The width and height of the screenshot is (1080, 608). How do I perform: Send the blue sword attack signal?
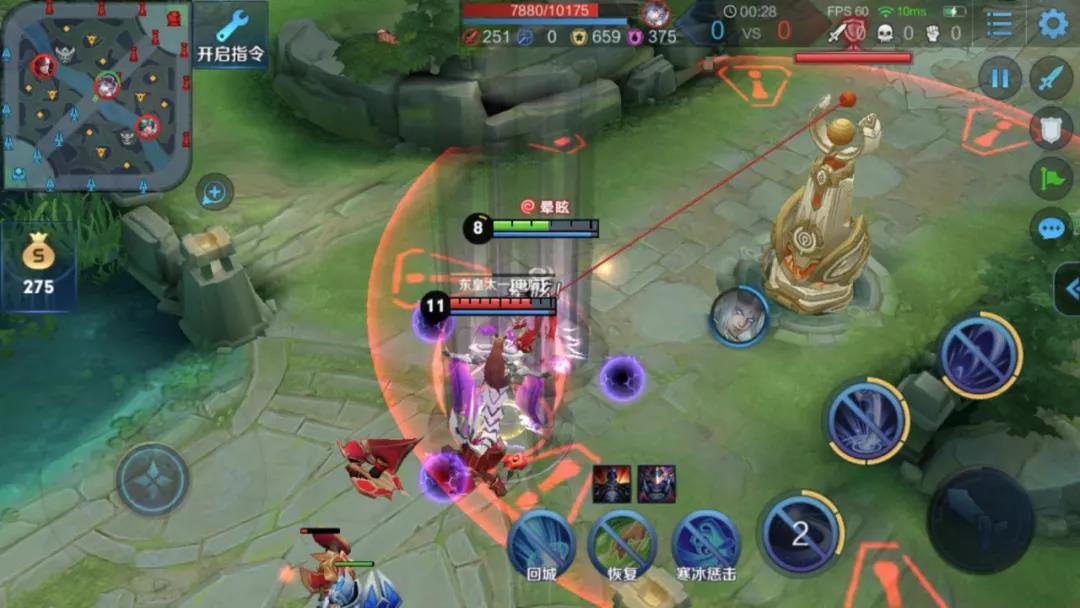(1051, 78)
